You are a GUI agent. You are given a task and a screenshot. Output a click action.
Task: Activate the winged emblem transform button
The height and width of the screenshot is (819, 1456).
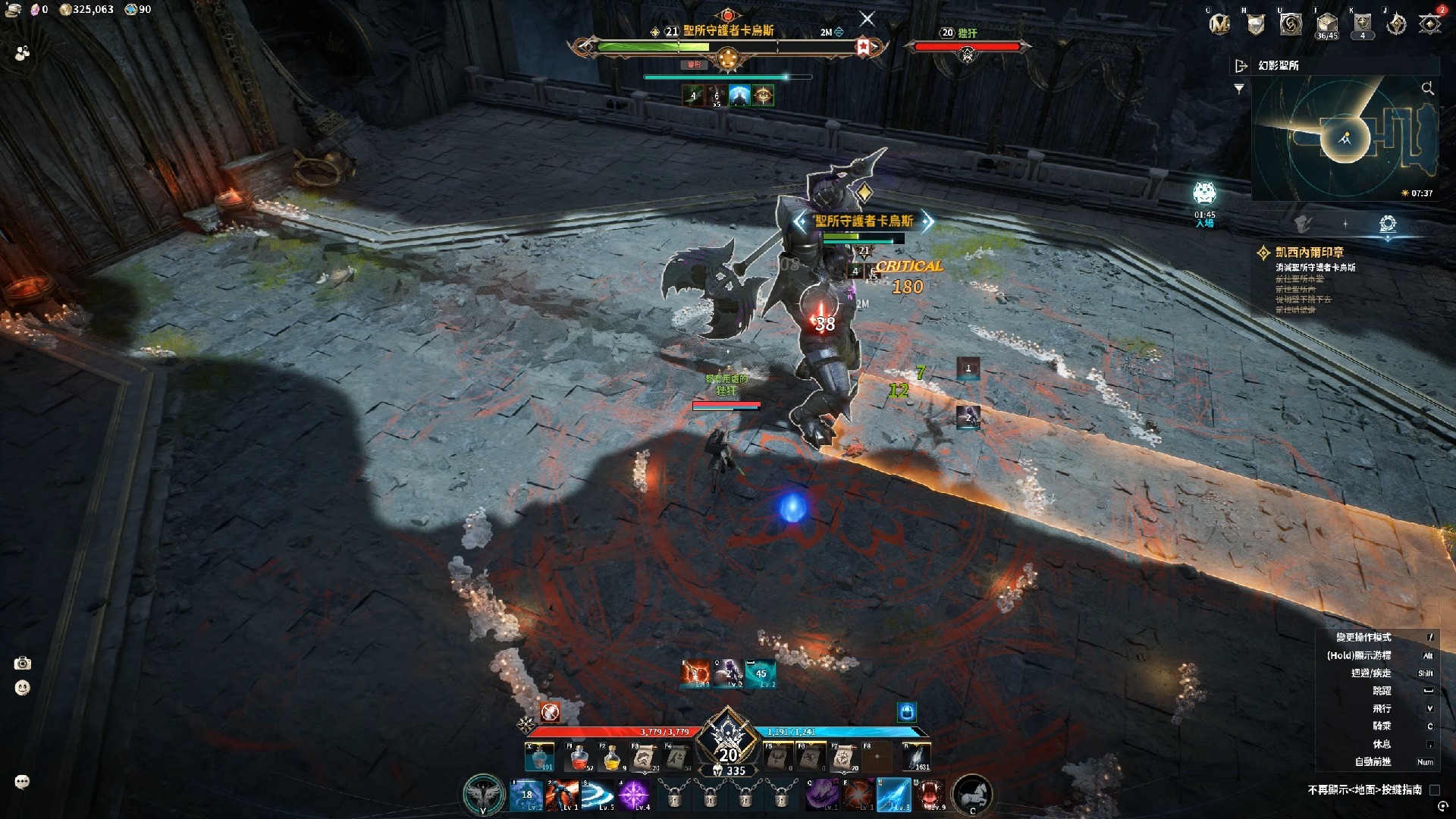click(x=484, y=795)
